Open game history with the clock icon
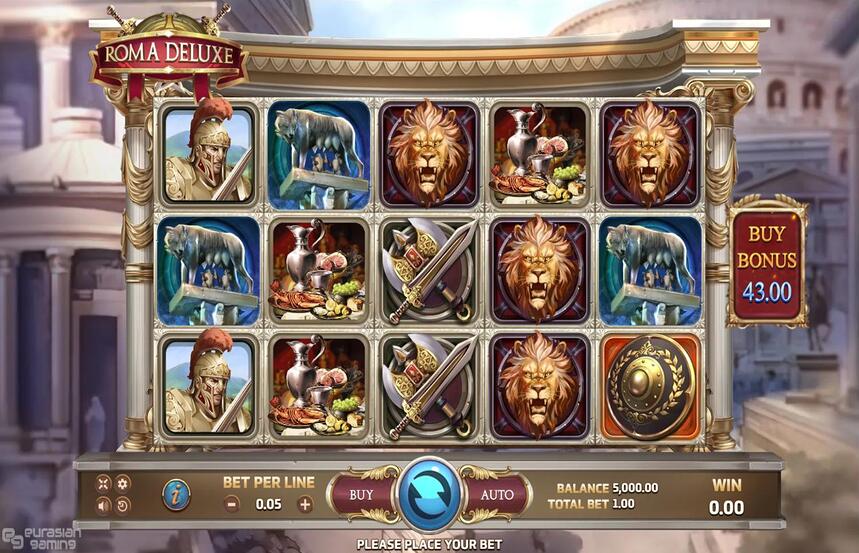859x553 pixels. [123, 505]
